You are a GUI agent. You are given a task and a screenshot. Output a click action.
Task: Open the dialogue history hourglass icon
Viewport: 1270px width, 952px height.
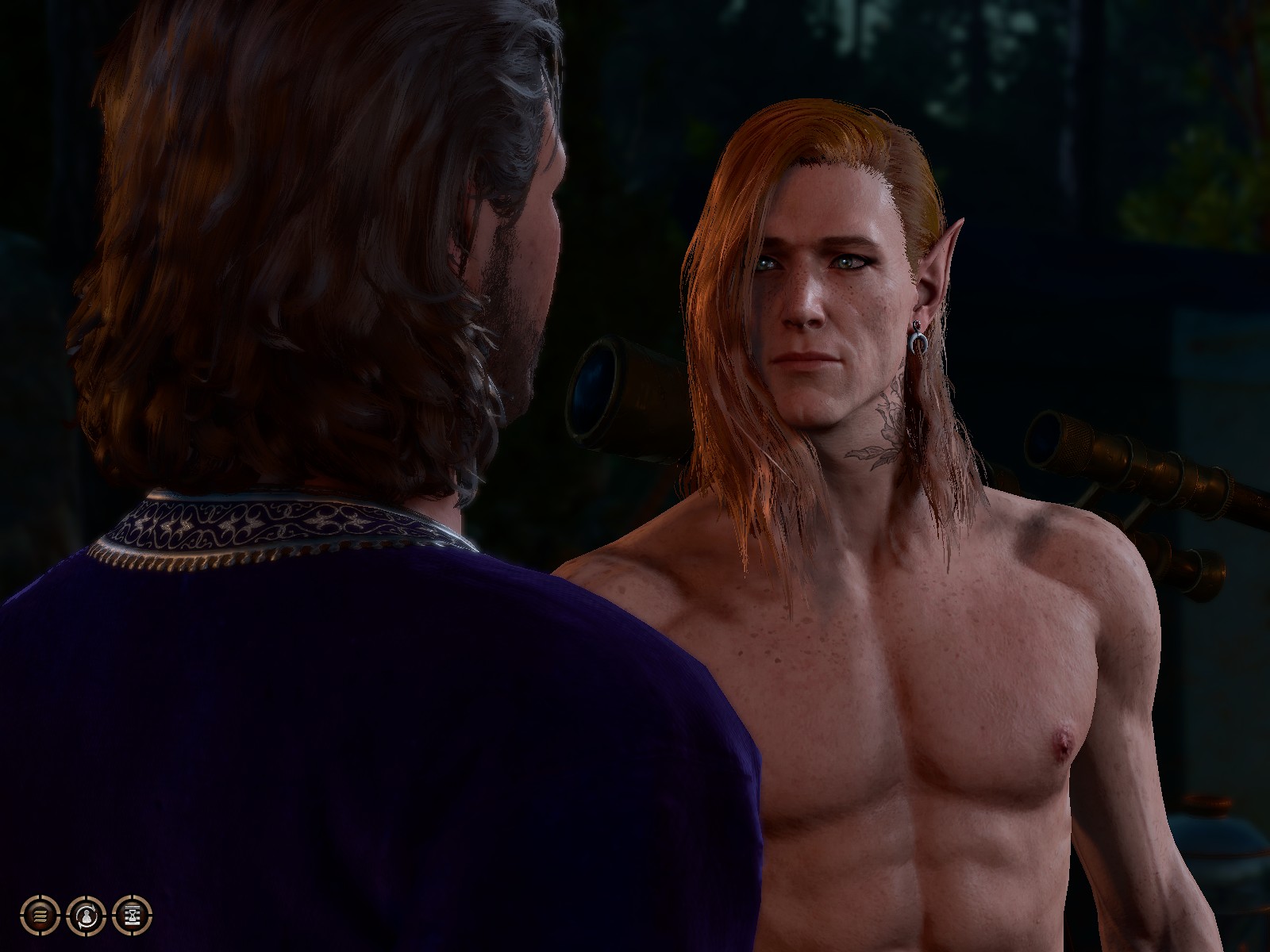[x=132, y=914]
